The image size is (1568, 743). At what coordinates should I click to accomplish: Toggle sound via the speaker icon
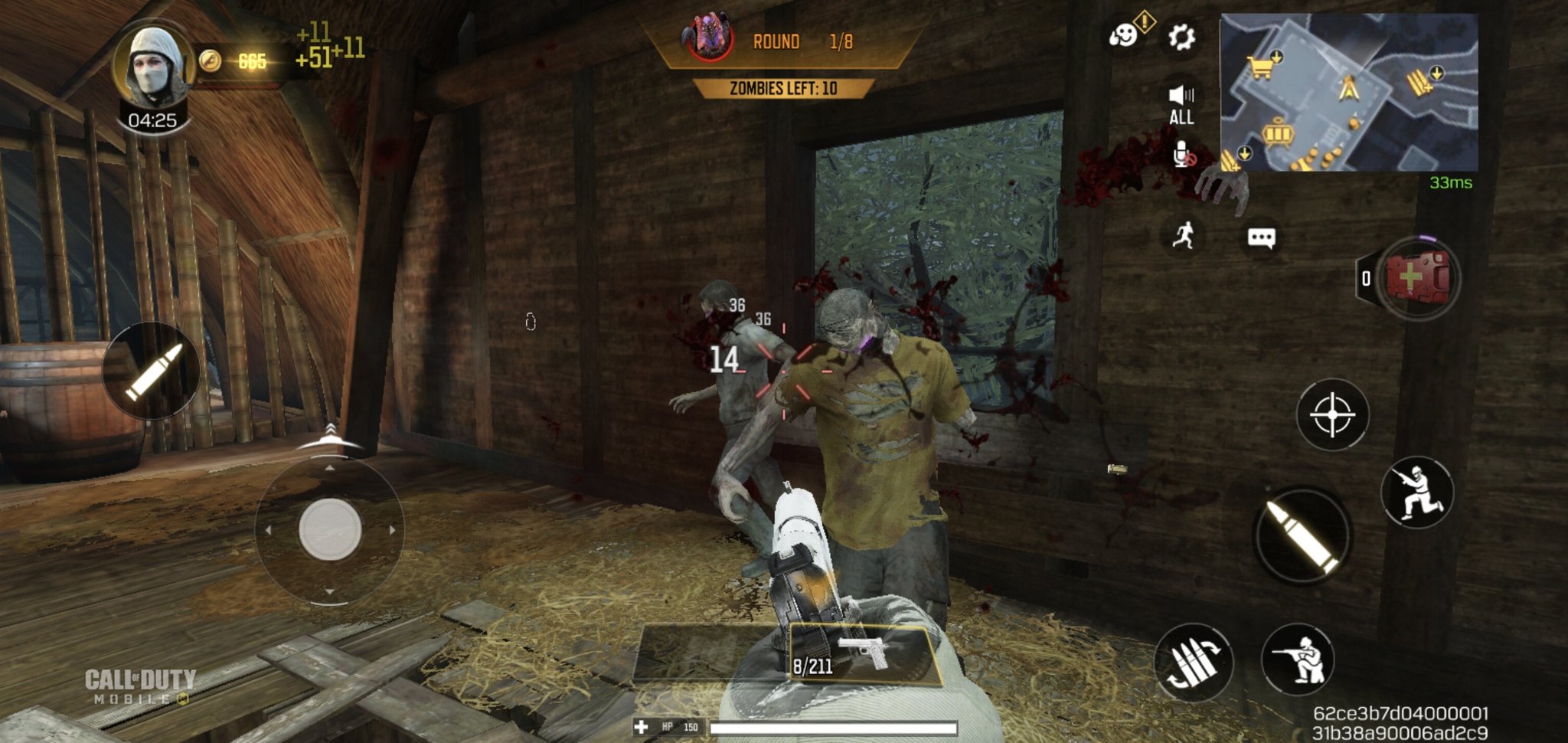click(1182, 92)
